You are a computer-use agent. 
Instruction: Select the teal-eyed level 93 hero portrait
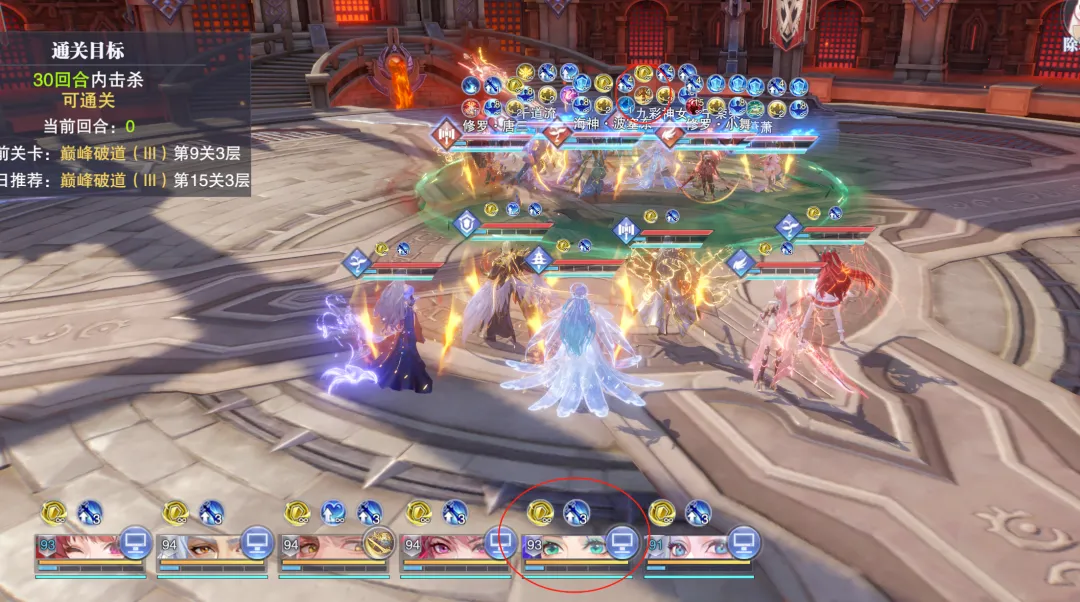(x=563, y=546)
